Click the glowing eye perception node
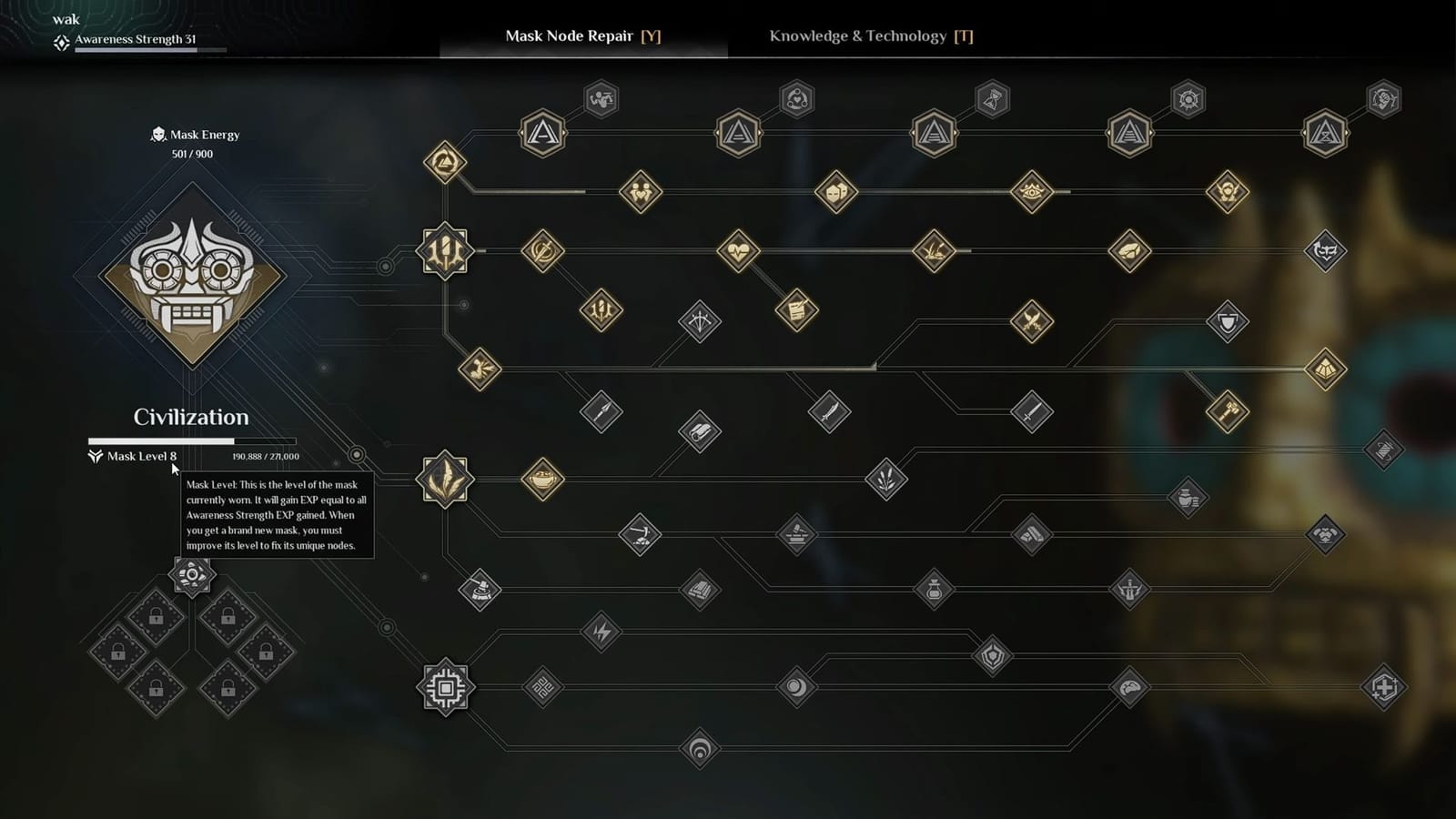The image size is (1456, 819). click(x=1031, y=195)
